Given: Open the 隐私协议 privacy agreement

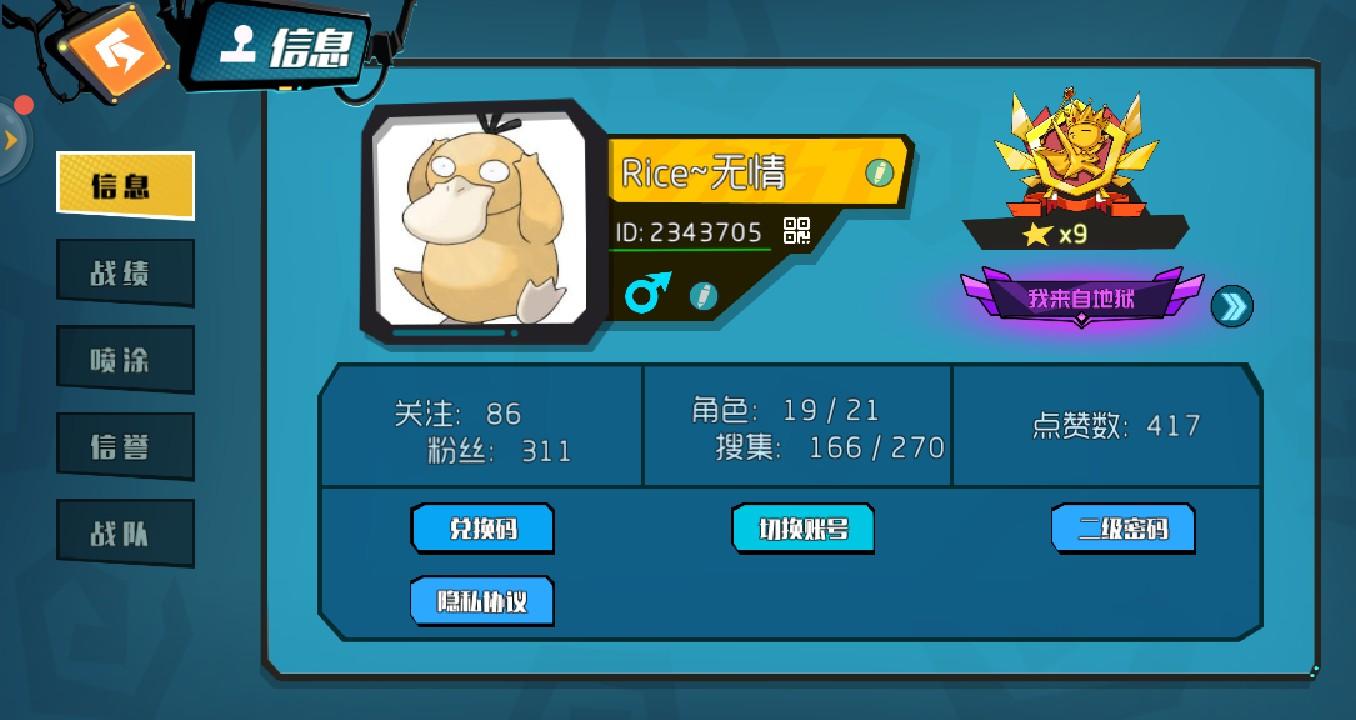Looking at the screenshot, I should pyautogui.click(x=481, y=603).
